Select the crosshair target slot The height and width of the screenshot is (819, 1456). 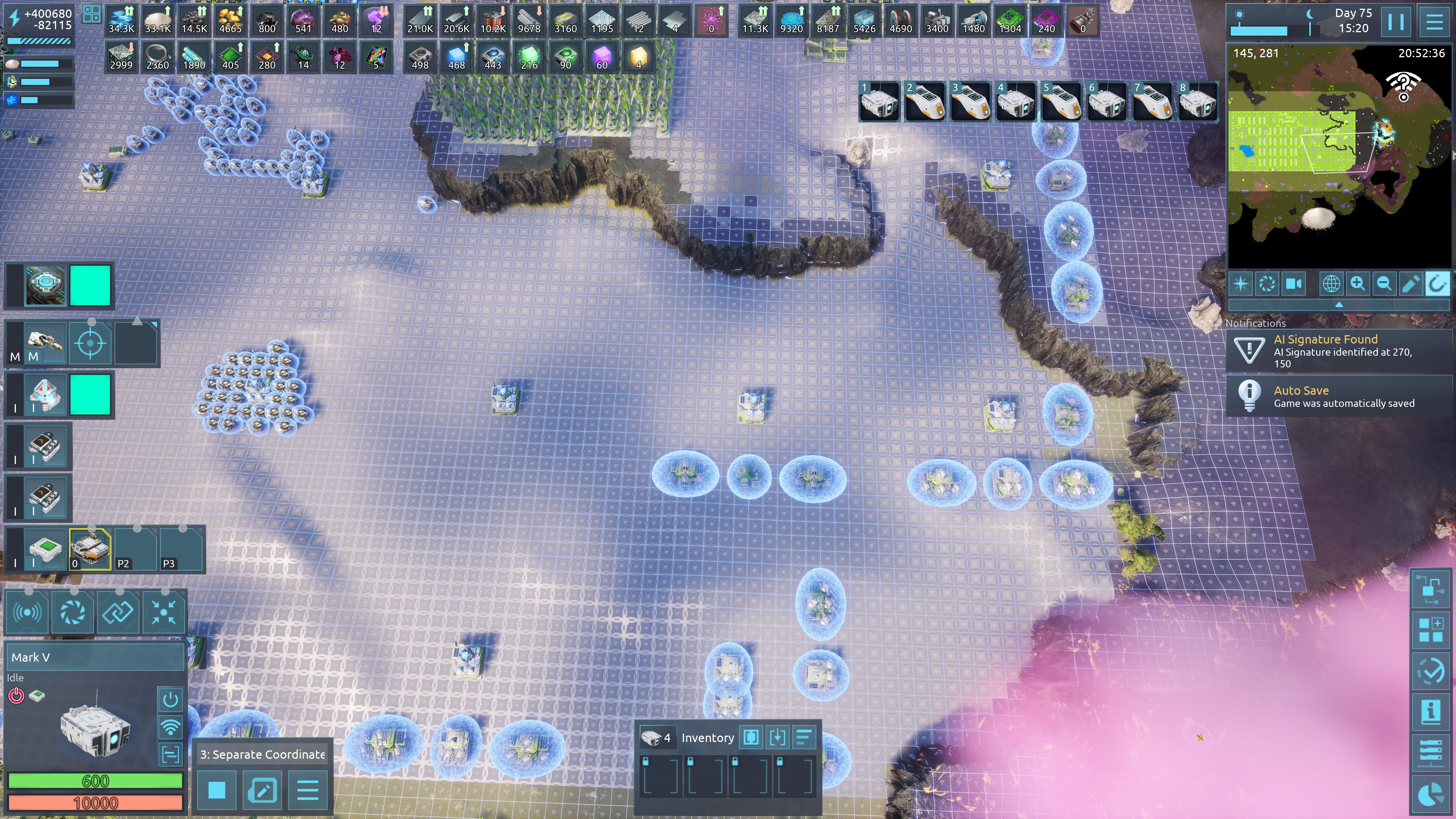[90, 342]
